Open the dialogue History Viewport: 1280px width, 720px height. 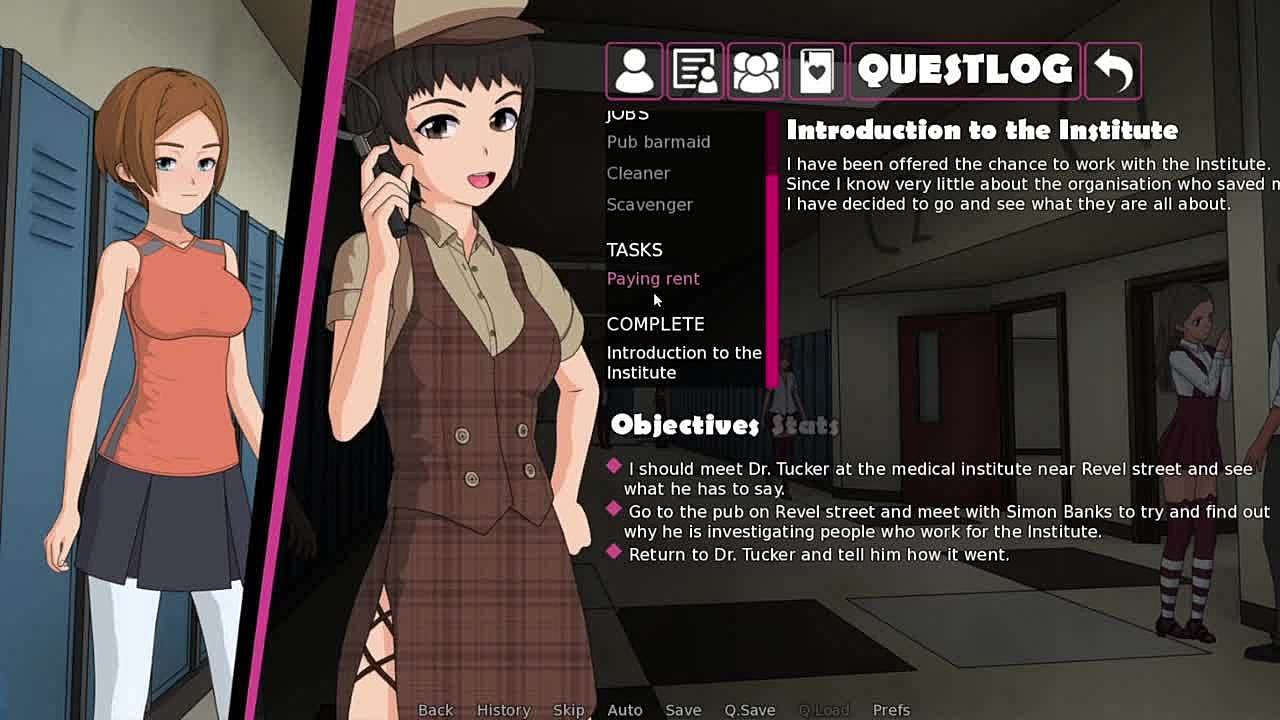tap(503, 710)
